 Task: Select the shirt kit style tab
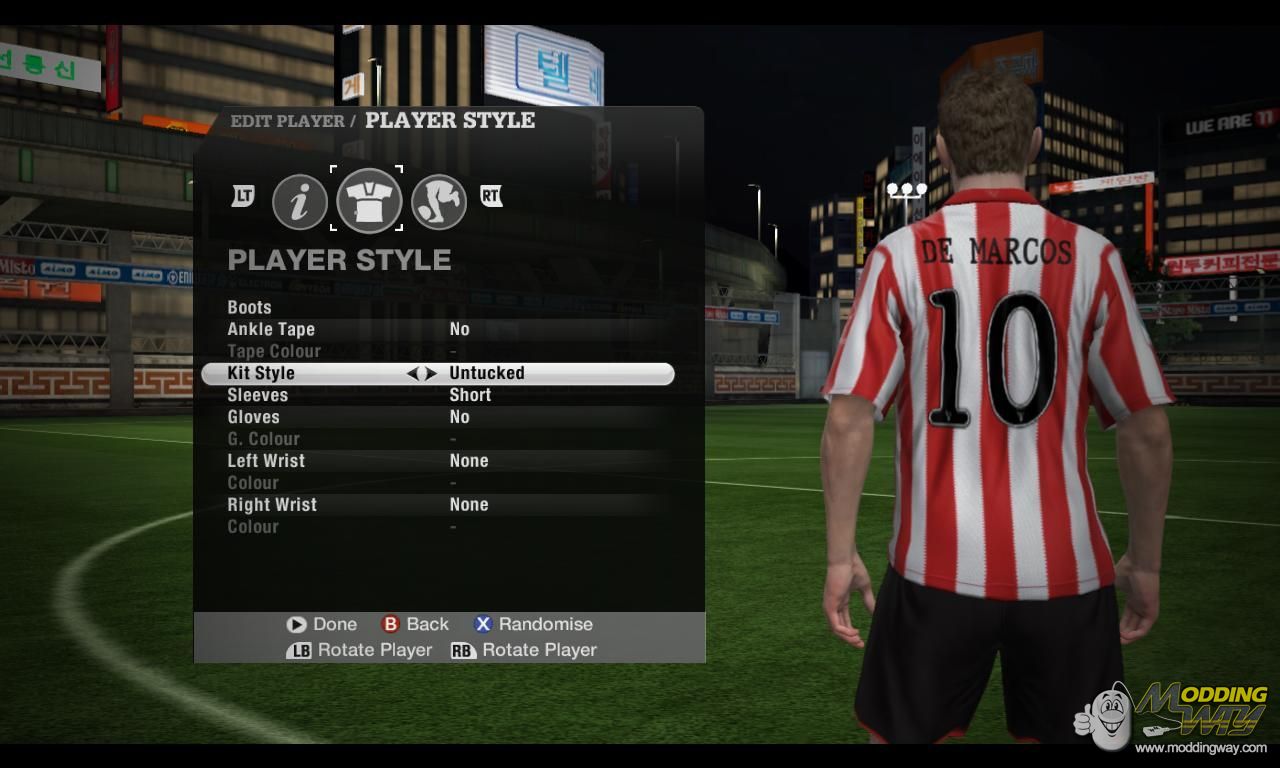click(x=369, y=200)
